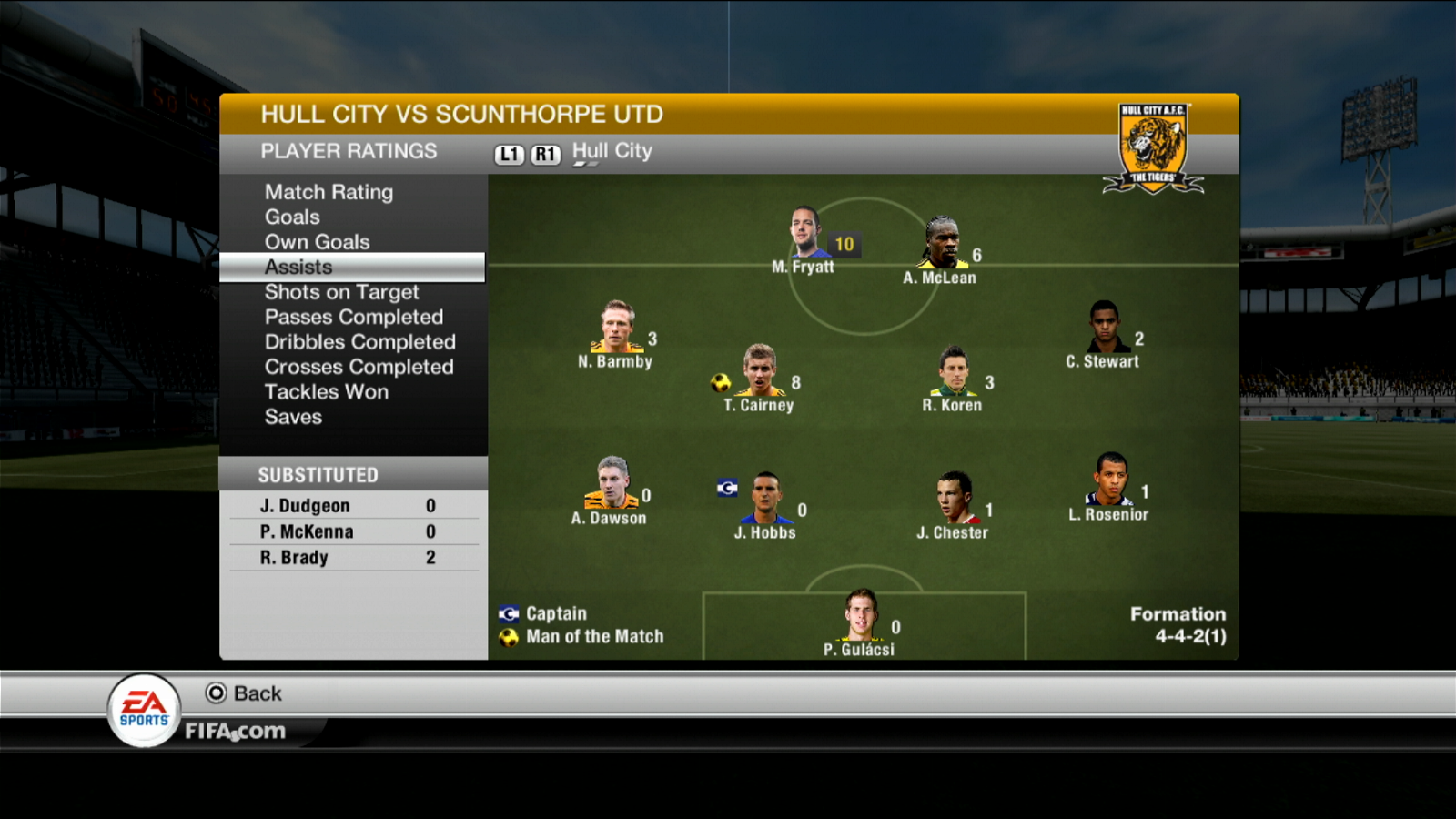Select the Match Rating stat

(x=329, y=192)
